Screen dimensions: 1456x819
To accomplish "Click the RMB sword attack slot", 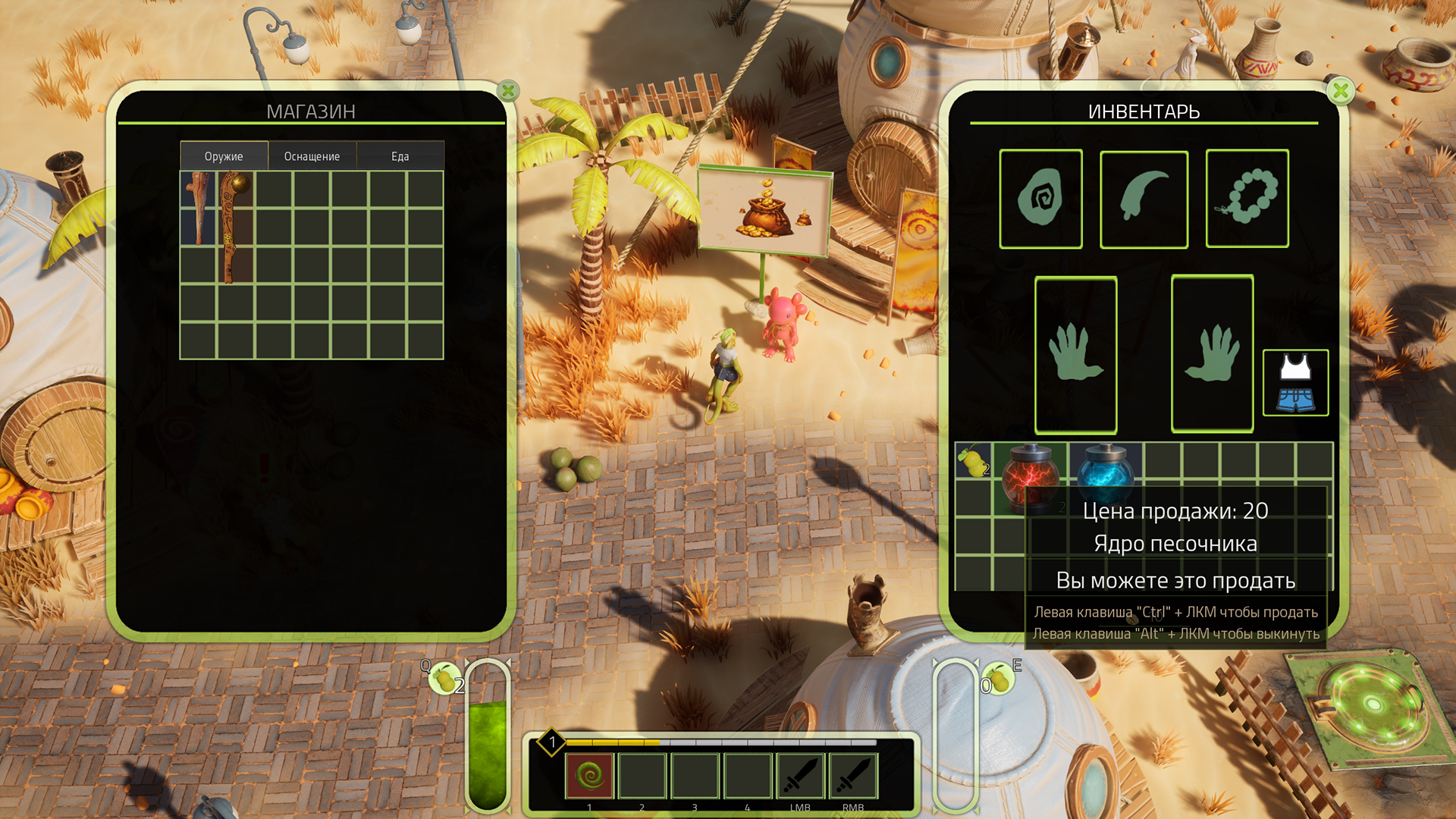I will click(853, 776).
